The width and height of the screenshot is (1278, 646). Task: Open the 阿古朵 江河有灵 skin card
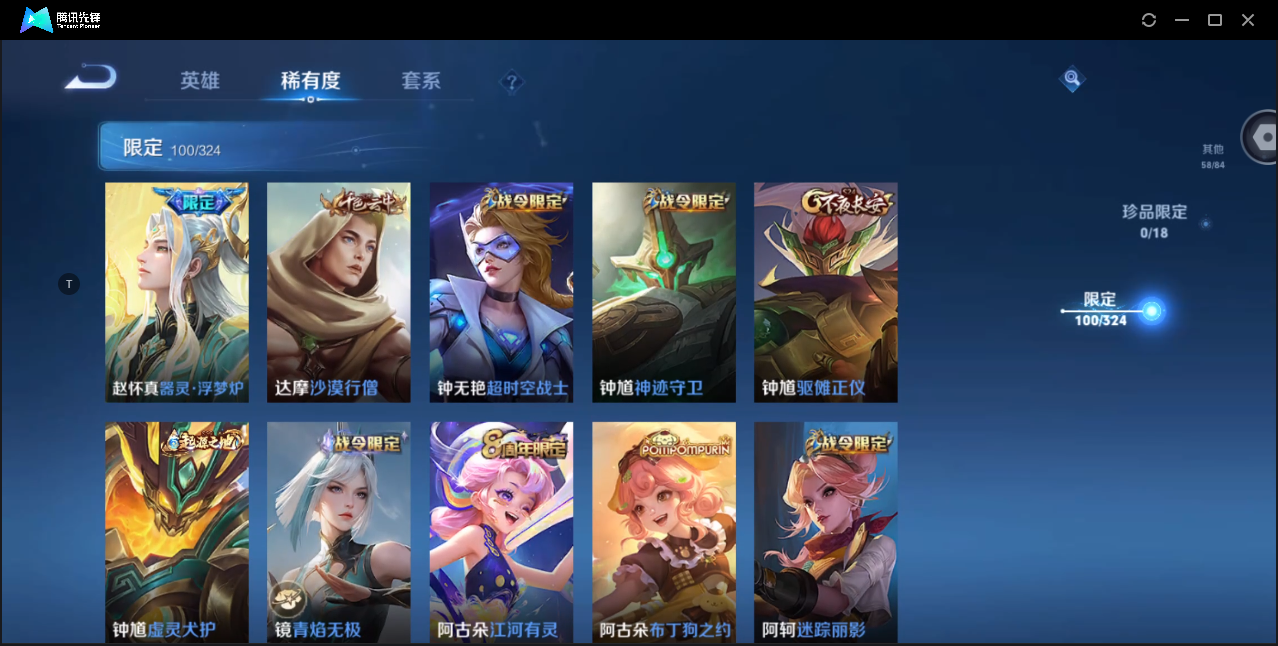click(x=501, y=532)
